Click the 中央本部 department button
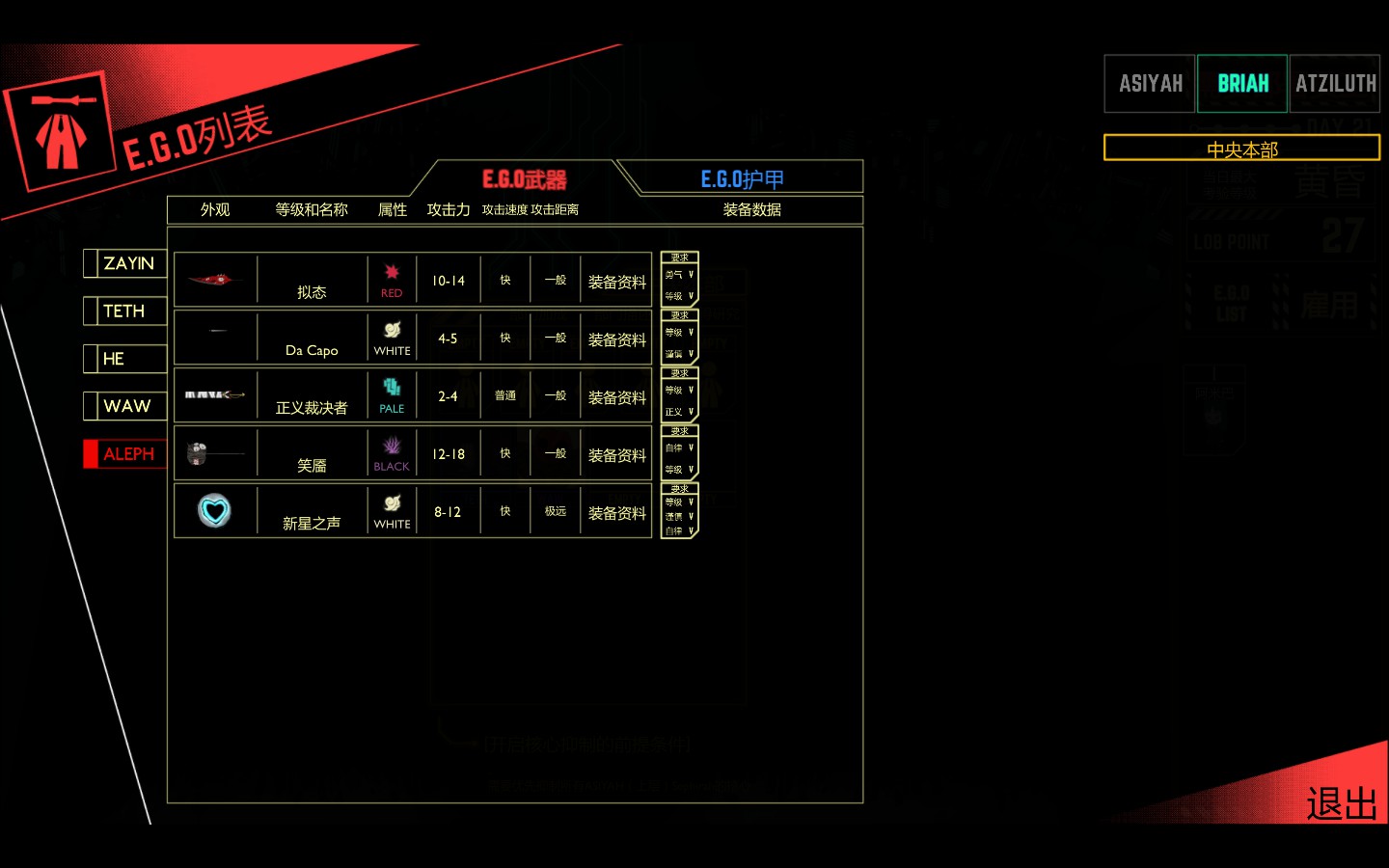Screen dimensions: 1389x868 [1241, 149]
